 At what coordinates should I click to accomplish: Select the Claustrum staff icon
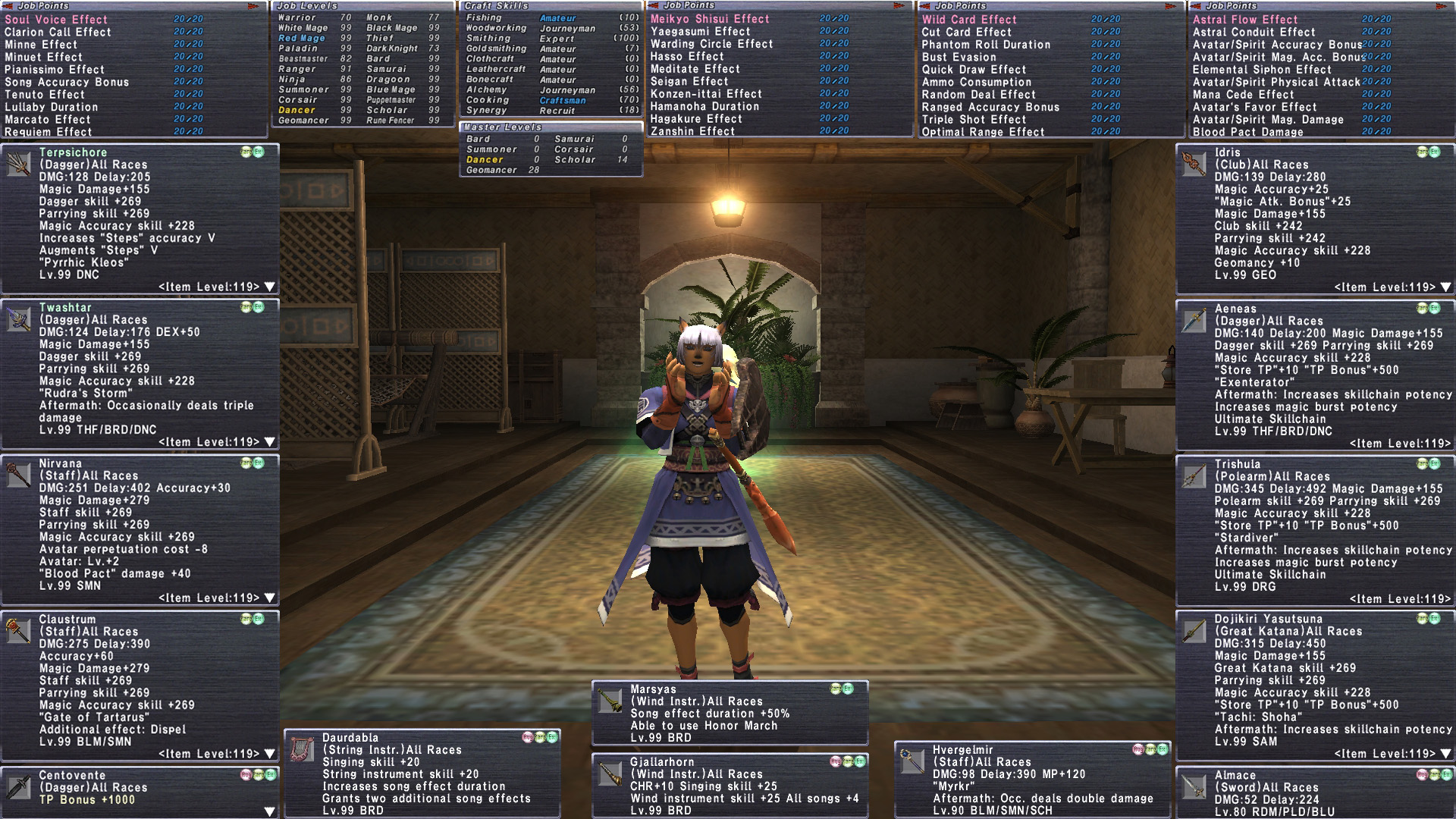click(x=18, y=630)
